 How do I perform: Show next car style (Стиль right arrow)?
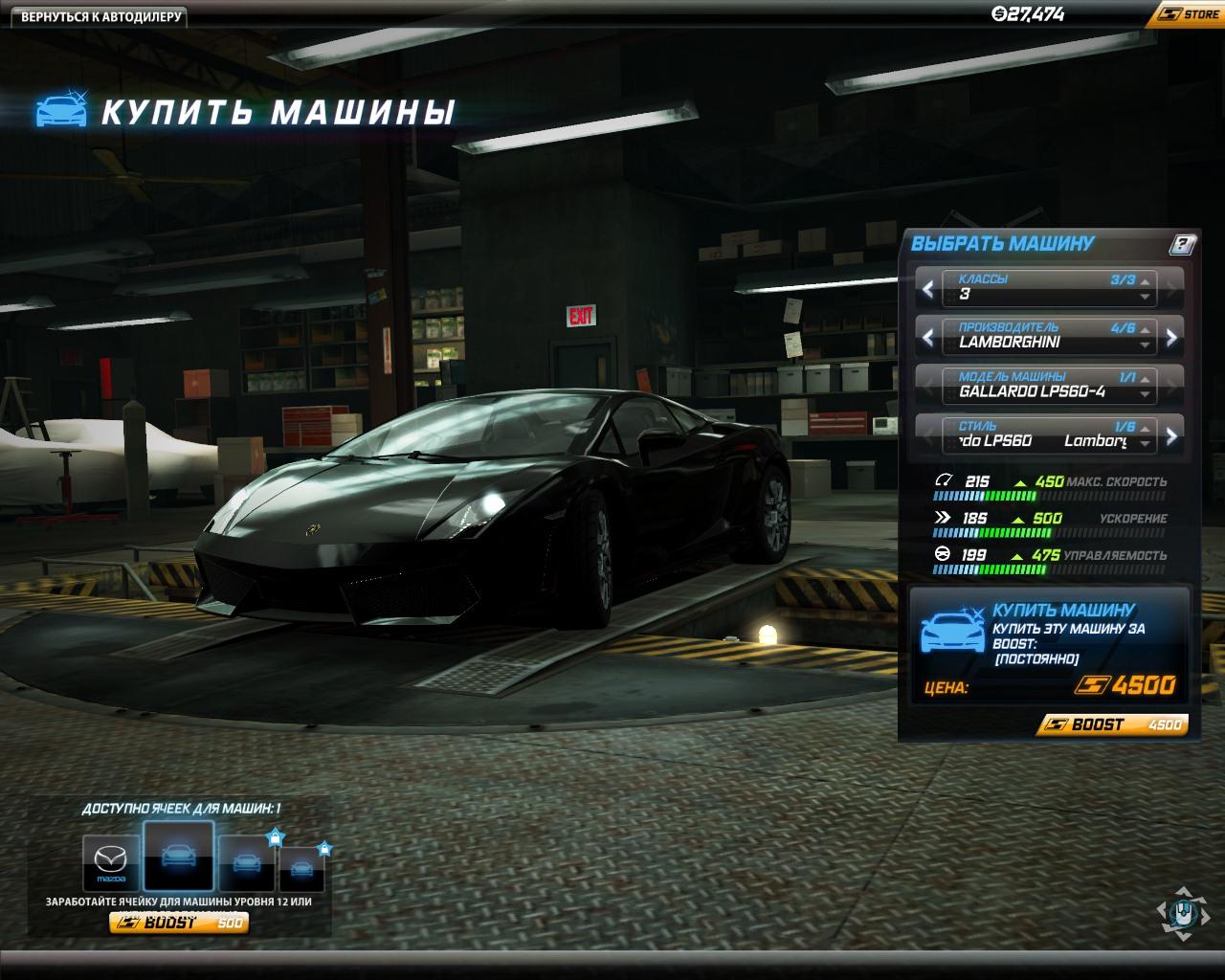click(1171, 437)
